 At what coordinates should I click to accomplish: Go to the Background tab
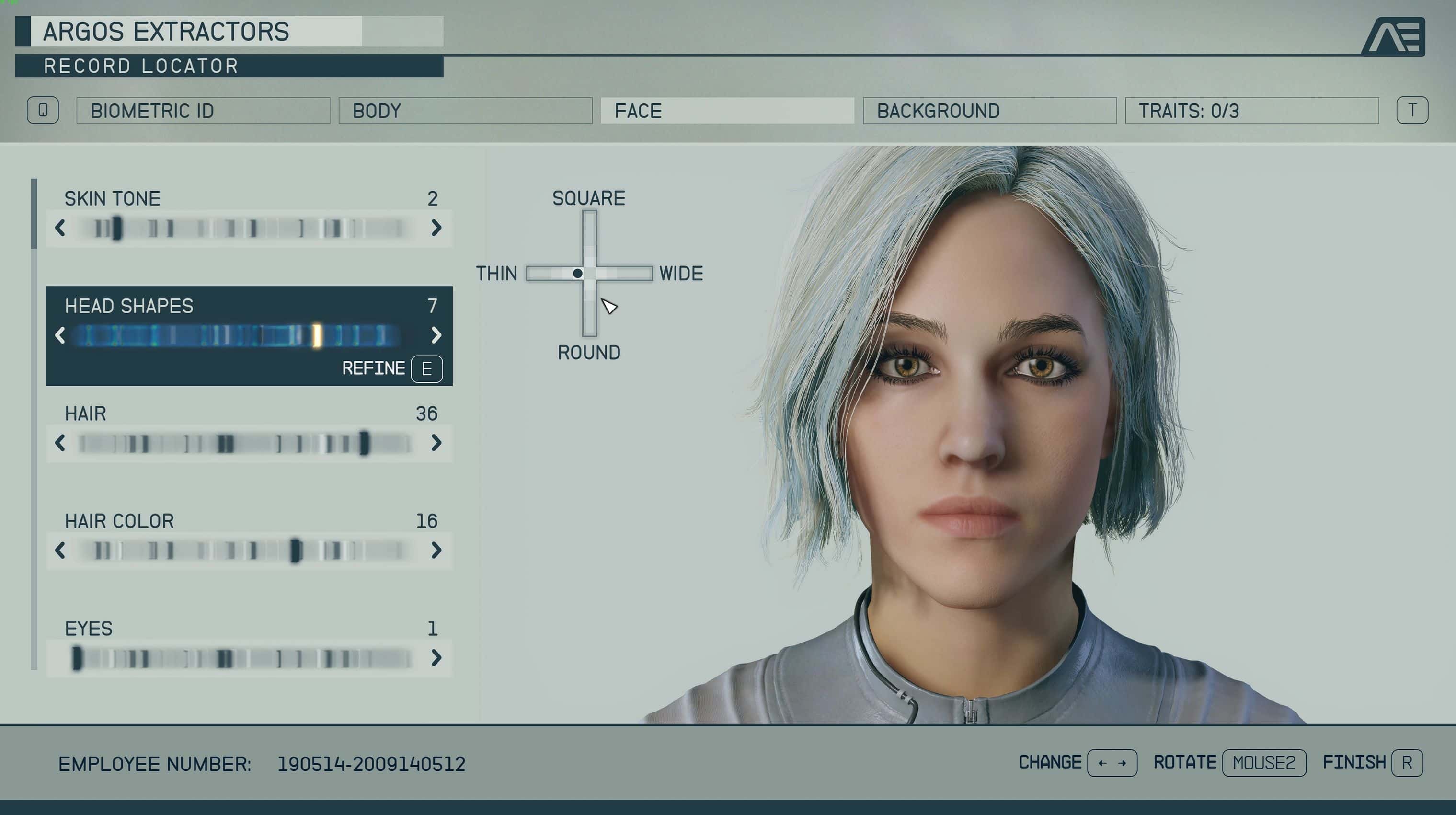989,111
